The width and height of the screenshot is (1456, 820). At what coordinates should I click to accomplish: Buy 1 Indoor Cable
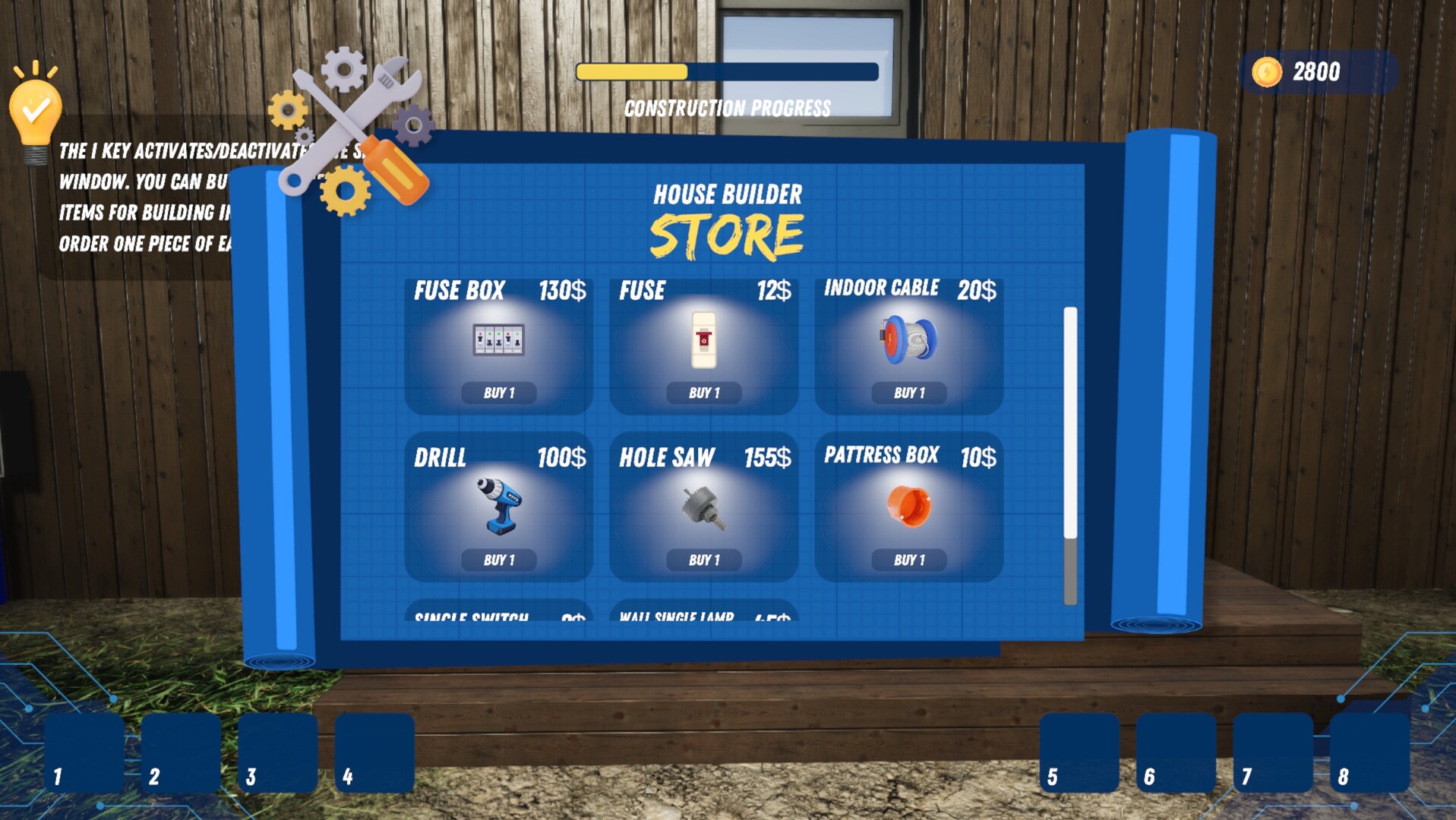coord(908,393)
